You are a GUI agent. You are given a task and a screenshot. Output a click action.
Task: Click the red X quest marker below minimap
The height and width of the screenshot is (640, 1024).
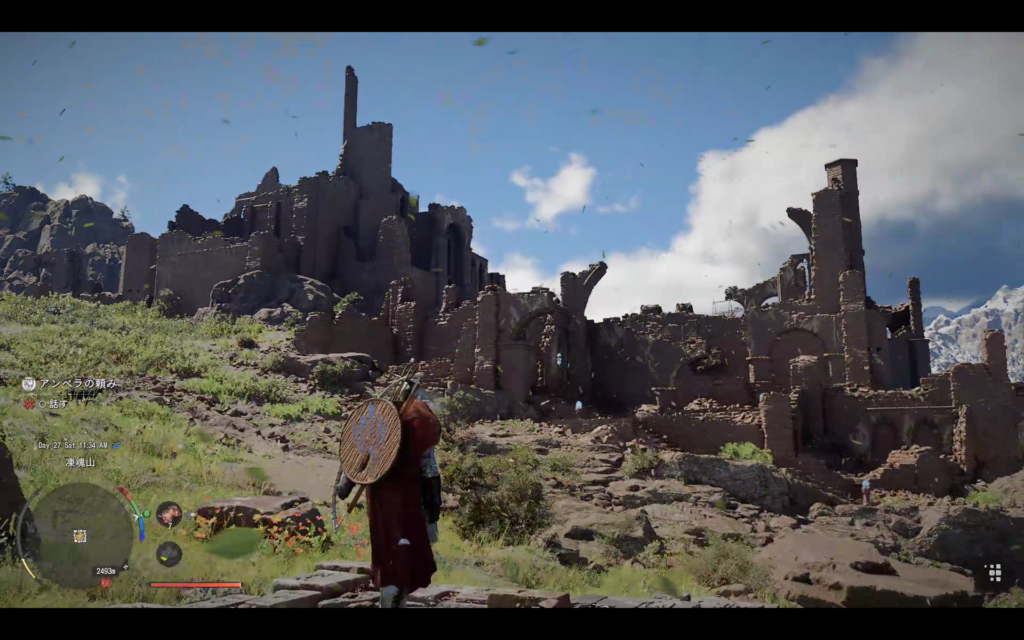(x=105, y=582)
